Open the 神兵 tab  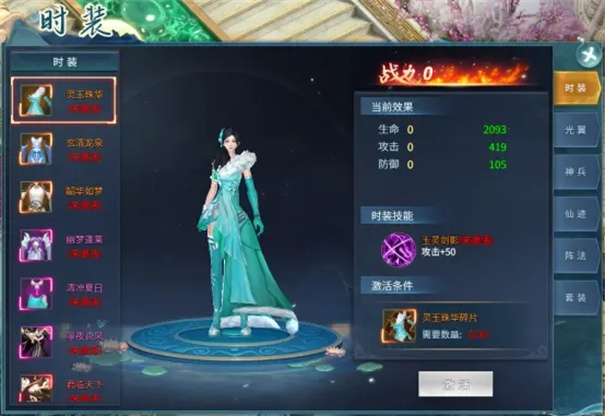click(575, 173)
